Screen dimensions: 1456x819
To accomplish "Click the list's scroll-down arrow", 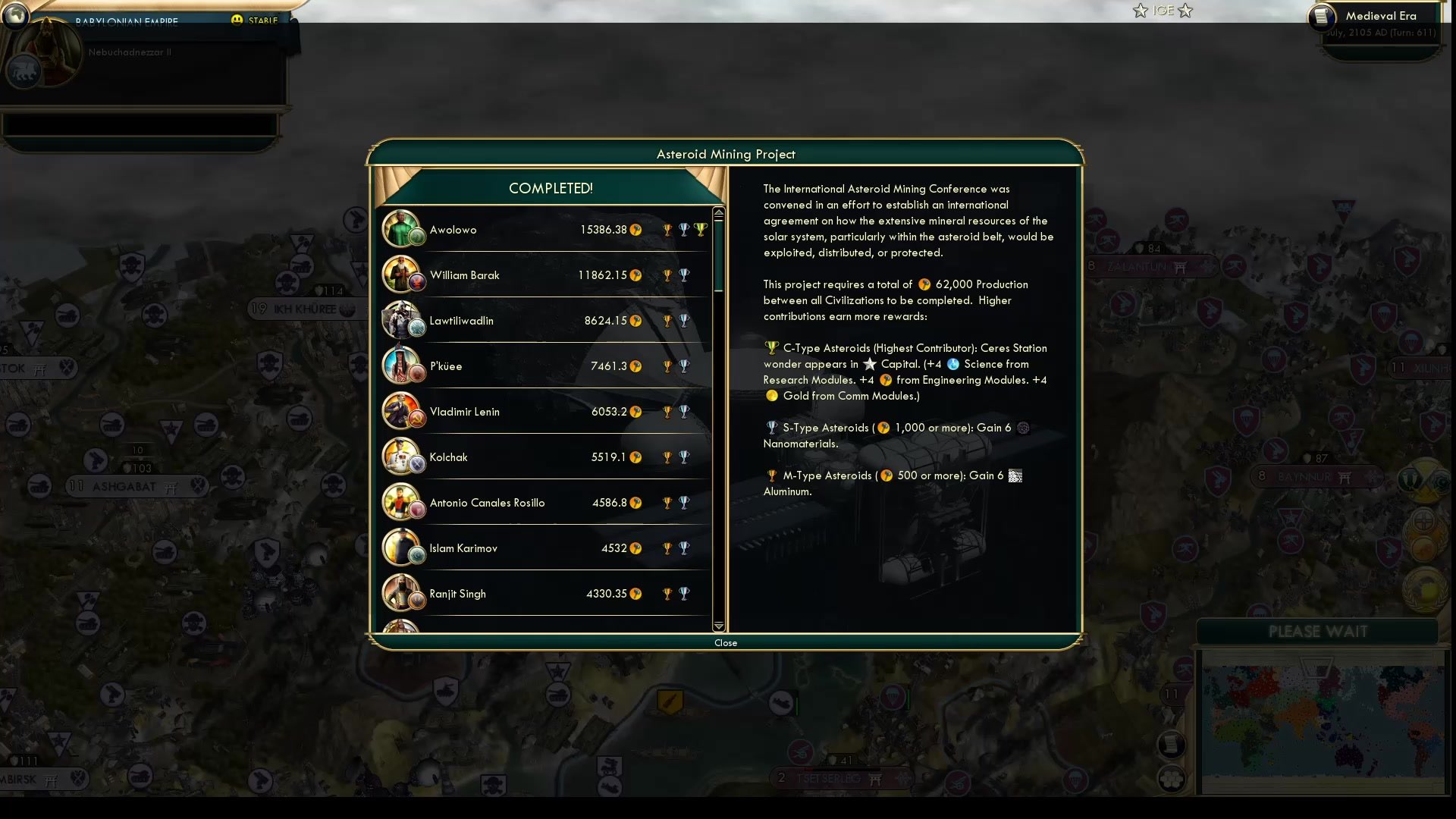I will (x=718, y=626).
